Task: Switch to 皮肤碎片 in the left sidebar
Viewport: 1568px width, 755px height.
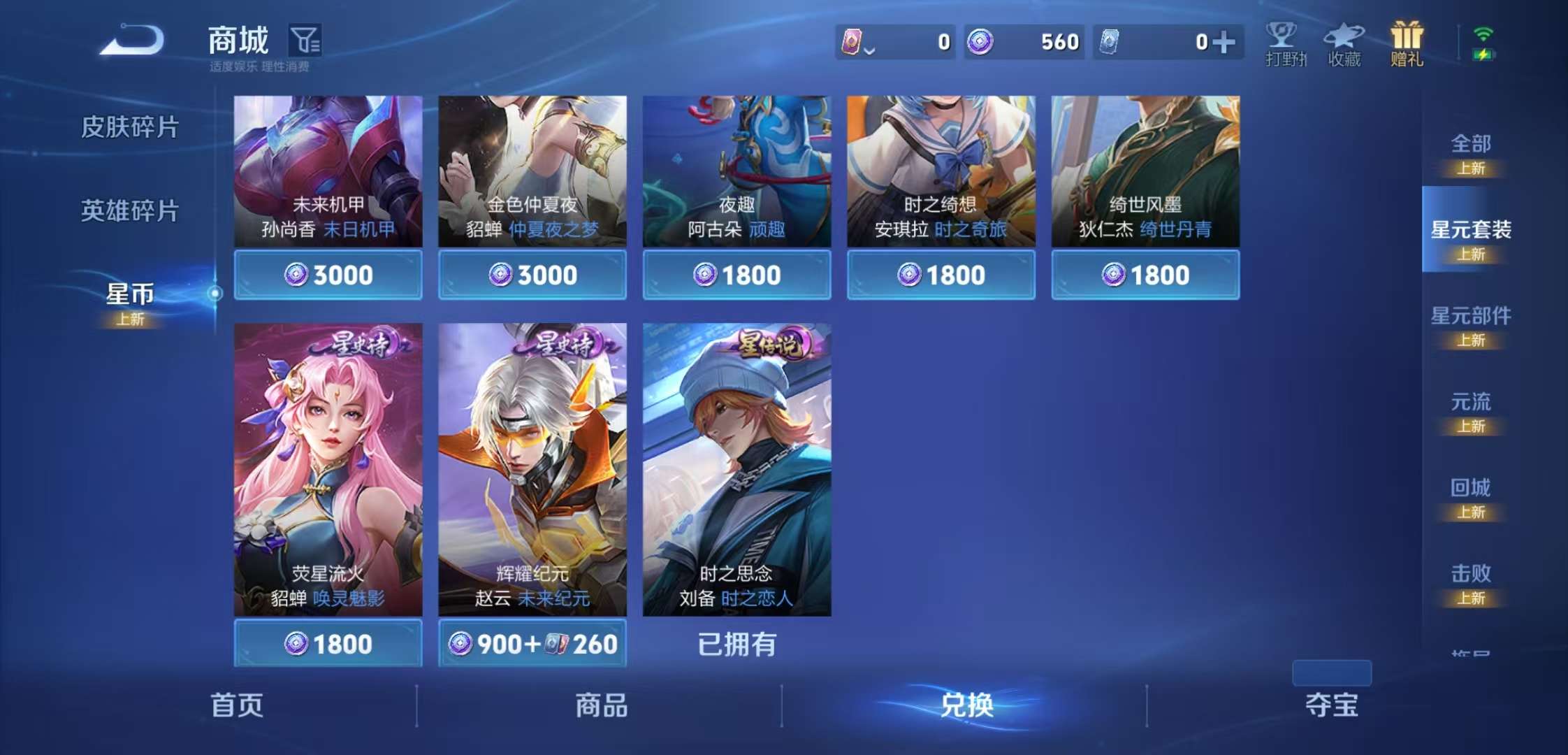Action: (133, 127)
